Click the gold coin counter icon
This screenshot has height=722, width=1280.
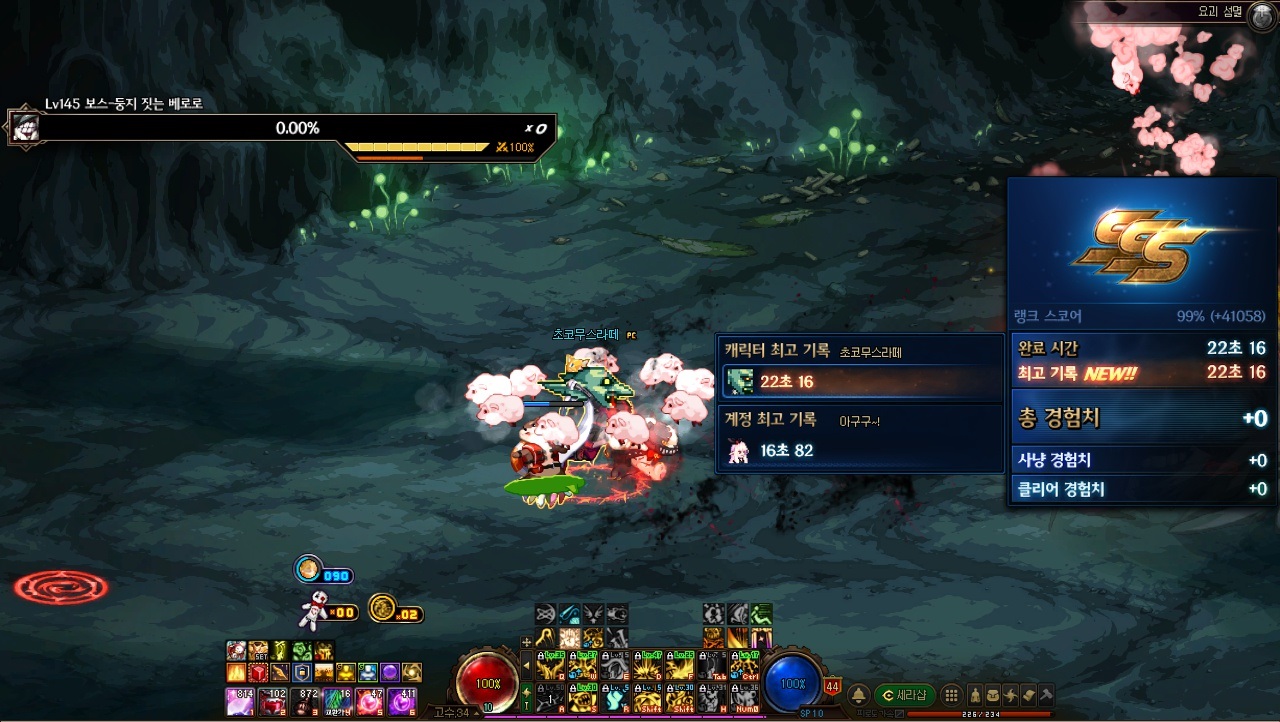(382, 607)
